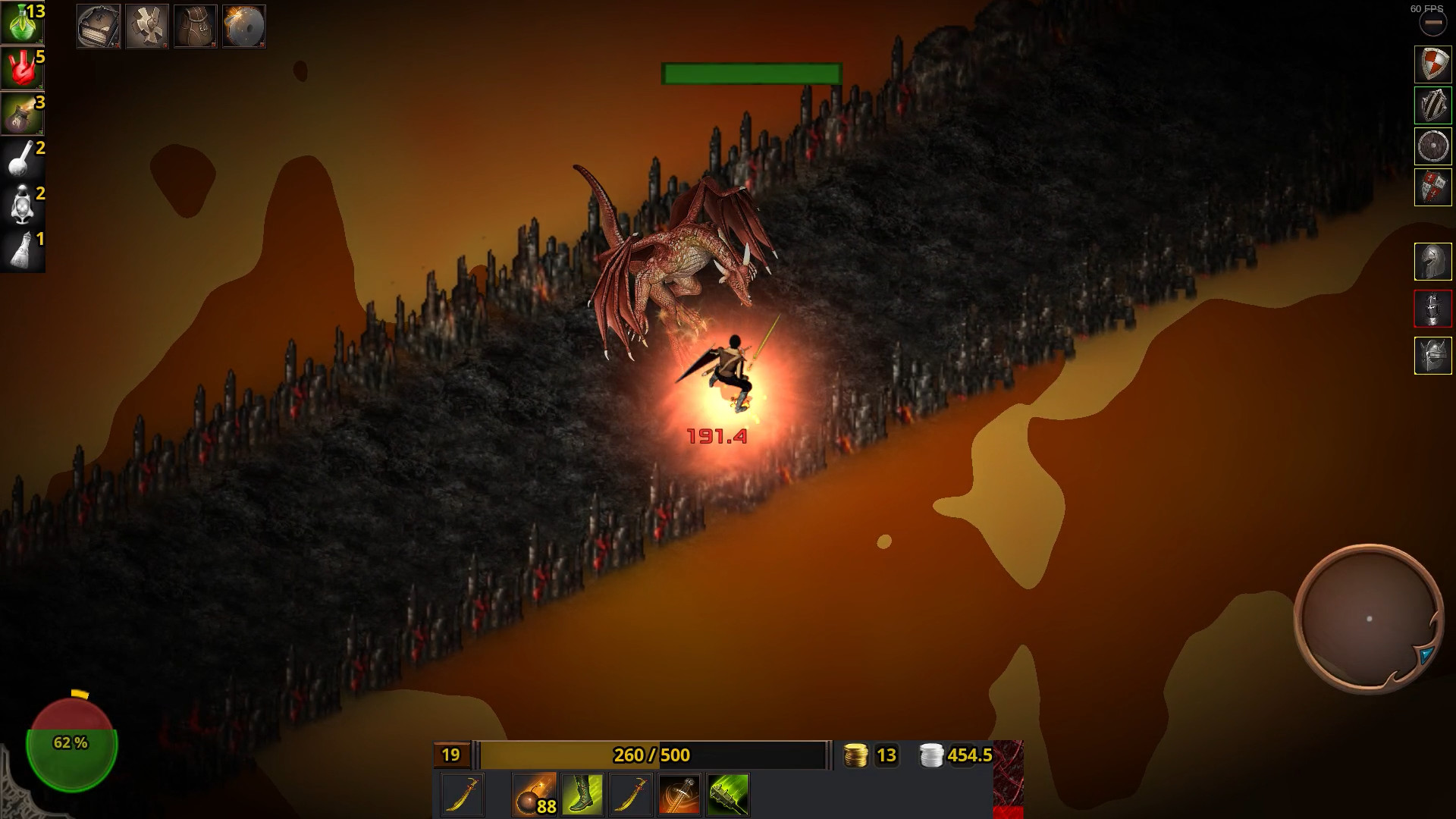Screen dimensions: 1456x819
Task: Open the backpack inventory
Action: click(x=196, y=27)
